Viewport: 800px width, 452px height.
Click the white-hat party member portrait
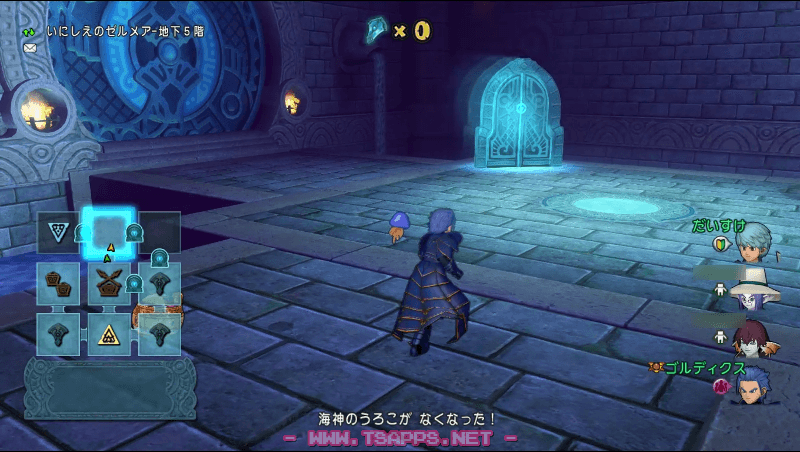click(x=755, y=294)
